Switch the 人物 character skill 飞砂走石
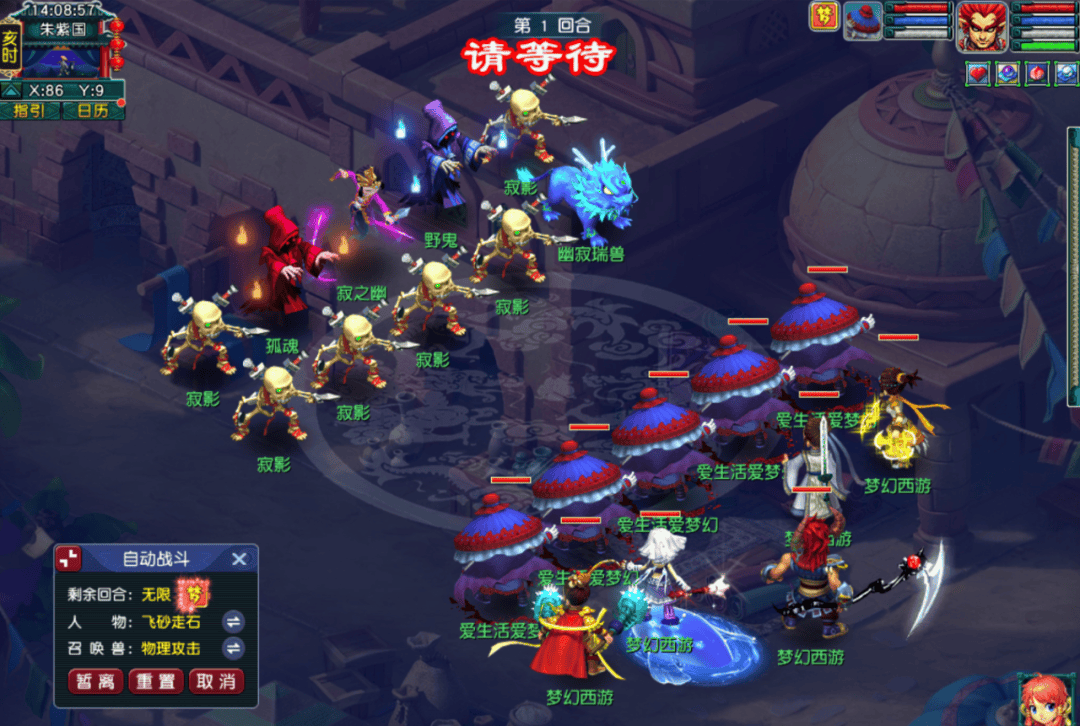Image resolution: width=1080 pixels, height=726 pixels. (233, 621)
